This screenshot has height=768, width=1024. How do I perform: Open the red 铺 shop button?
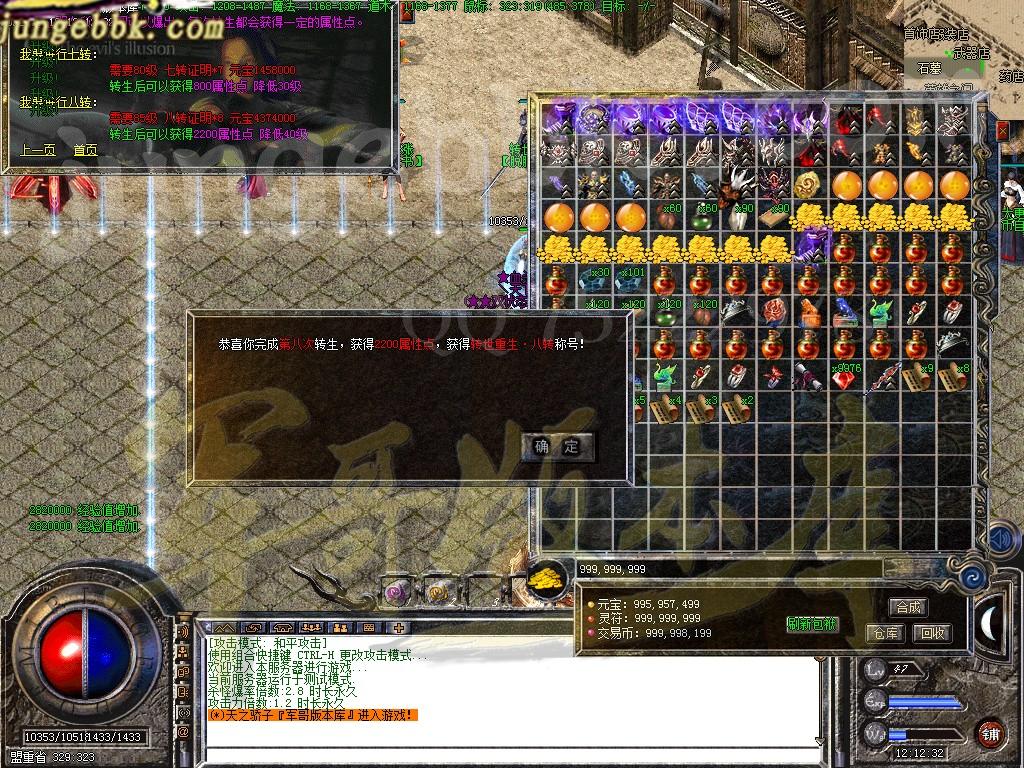(x=990, y=734)
